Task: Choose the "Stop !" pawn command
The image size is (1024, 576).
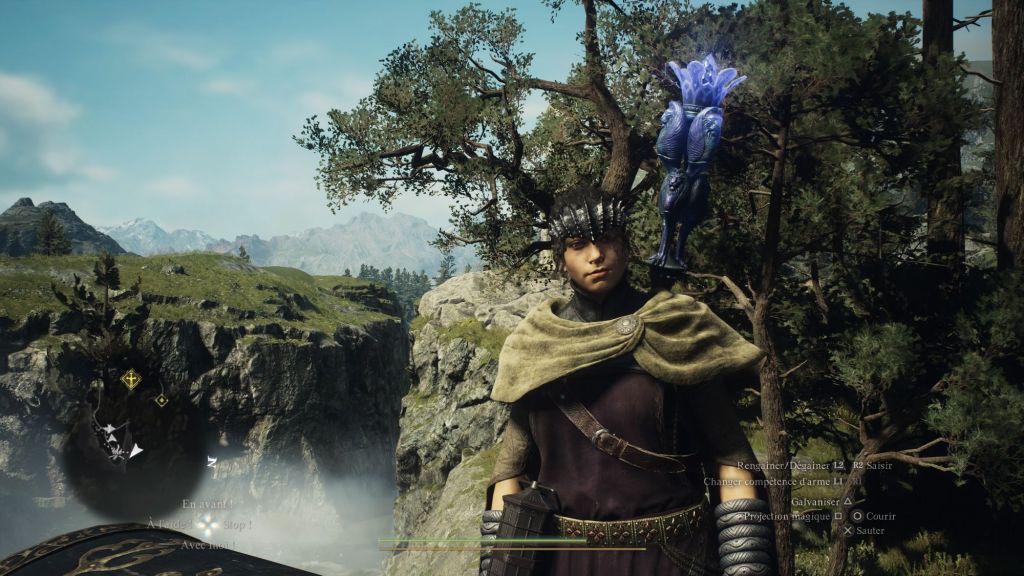Action: click(237, 524)
